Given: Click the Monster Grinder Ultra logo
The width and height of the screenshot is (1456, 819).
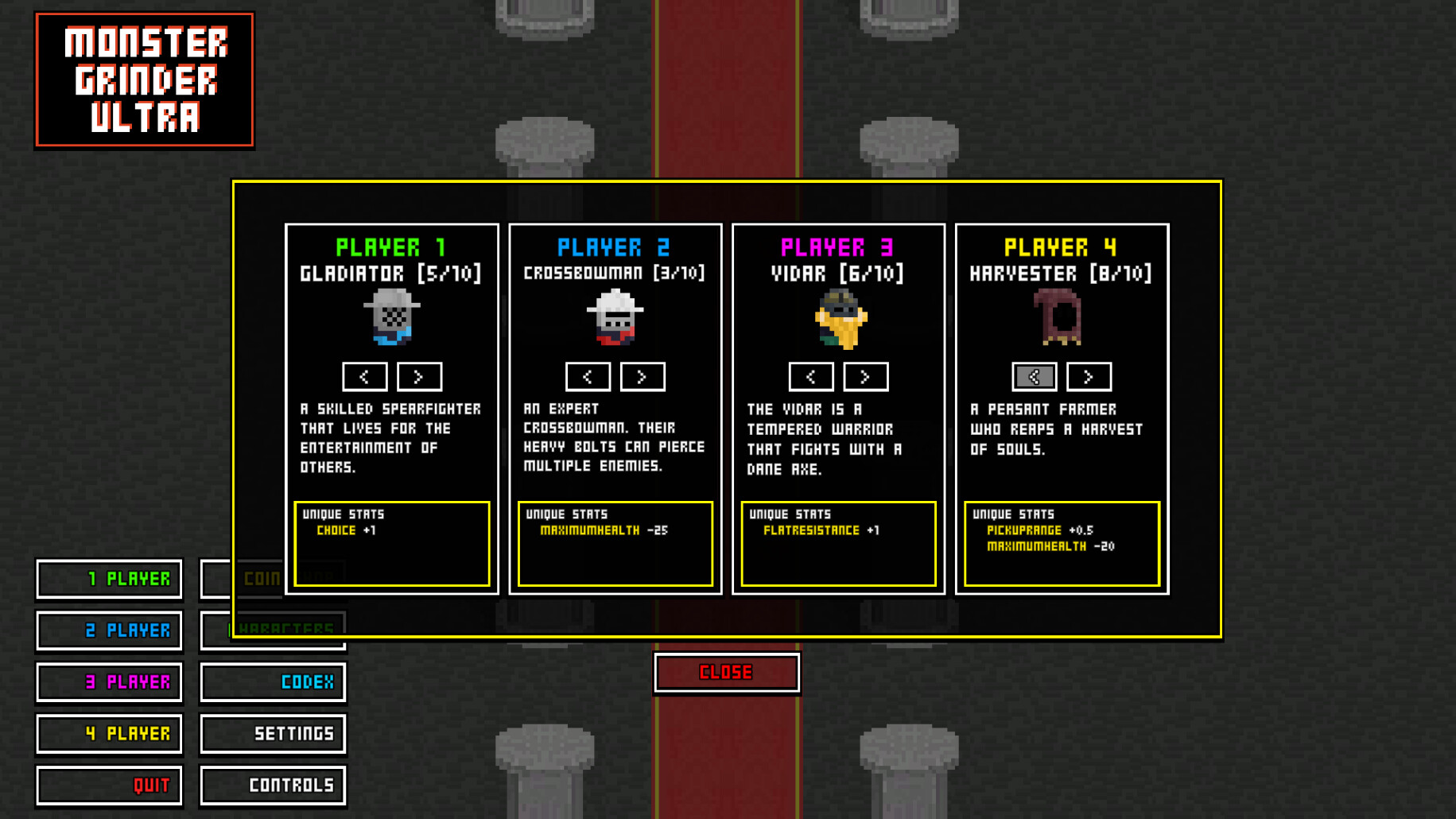Looking at the screenshot, I should coord(145,79).
